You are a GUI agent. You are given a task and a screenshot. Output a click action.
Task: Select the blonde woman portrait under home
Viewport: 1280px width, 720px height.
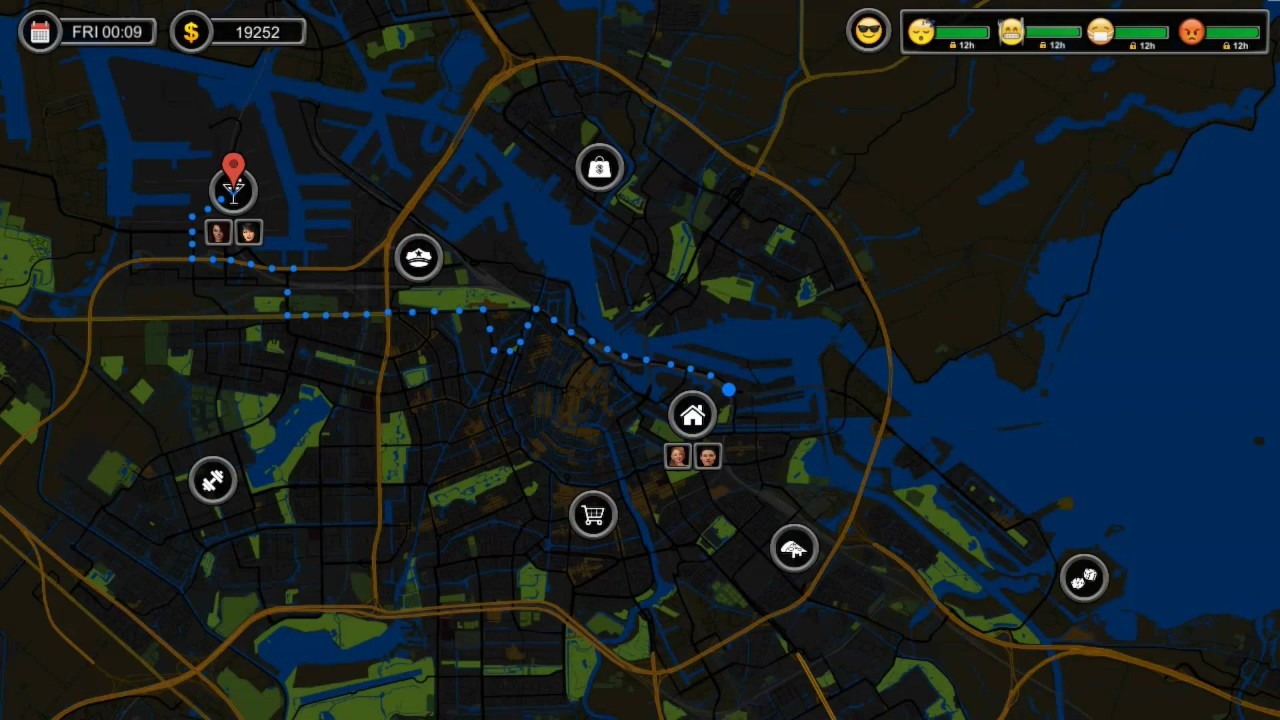pos(678,456)
